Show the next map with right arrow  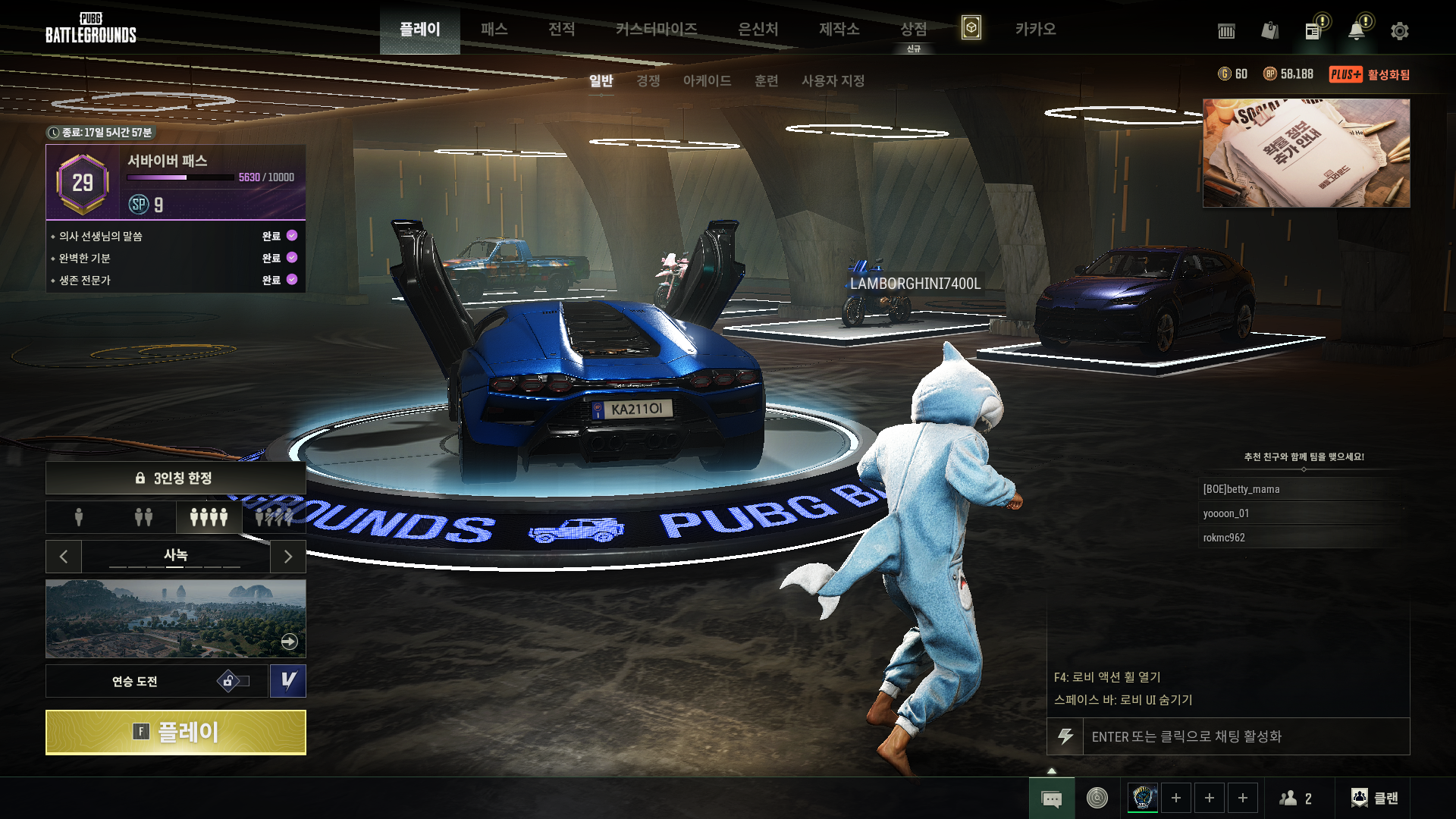(288, 557)
